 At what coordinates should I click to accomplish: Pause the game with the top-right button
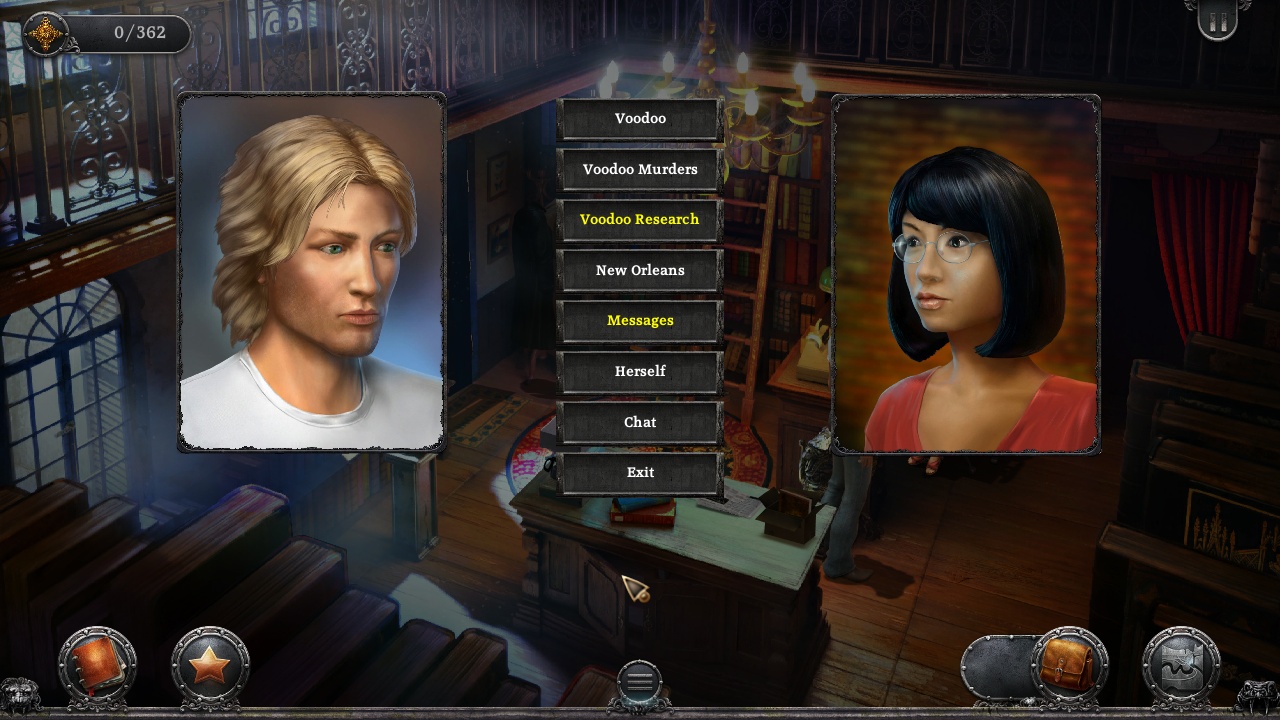click(x=1217, y=22)
